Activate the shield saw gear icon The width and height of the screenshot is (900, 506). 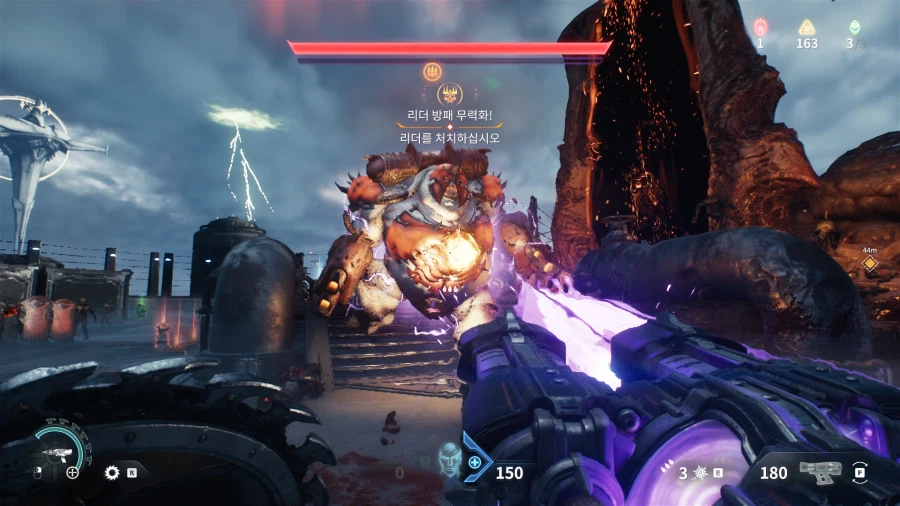(x=112, y=472)
